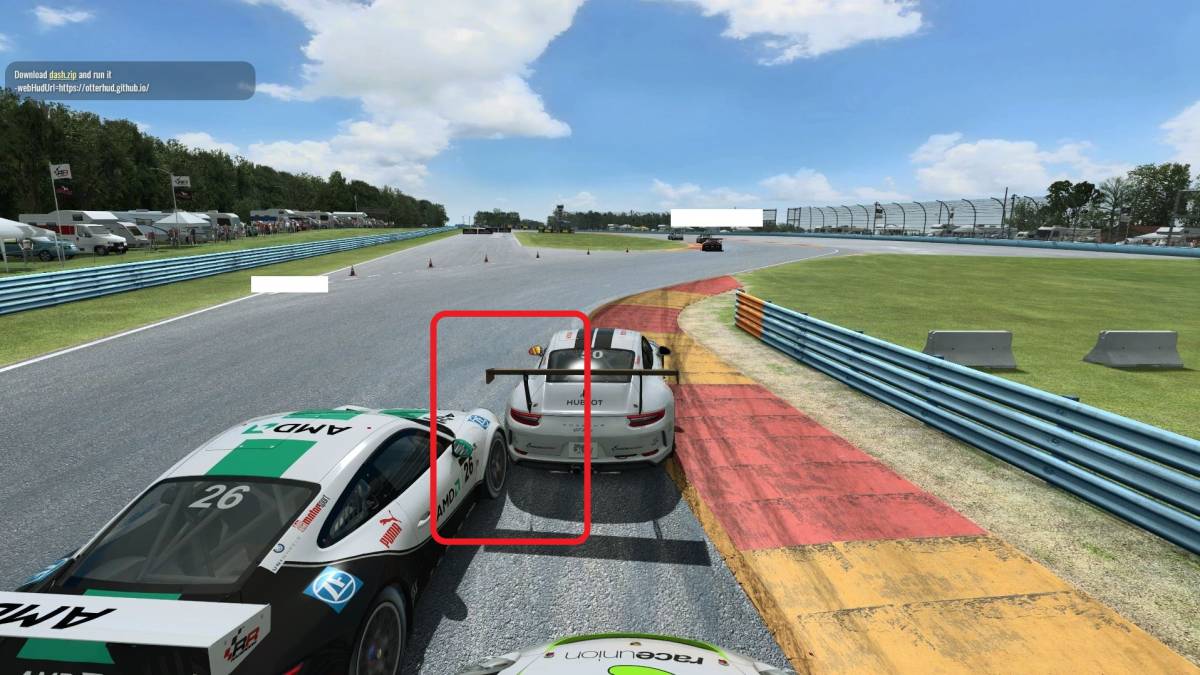Open the dash.zip download link
1200x675 pixels.
[62, 75]
